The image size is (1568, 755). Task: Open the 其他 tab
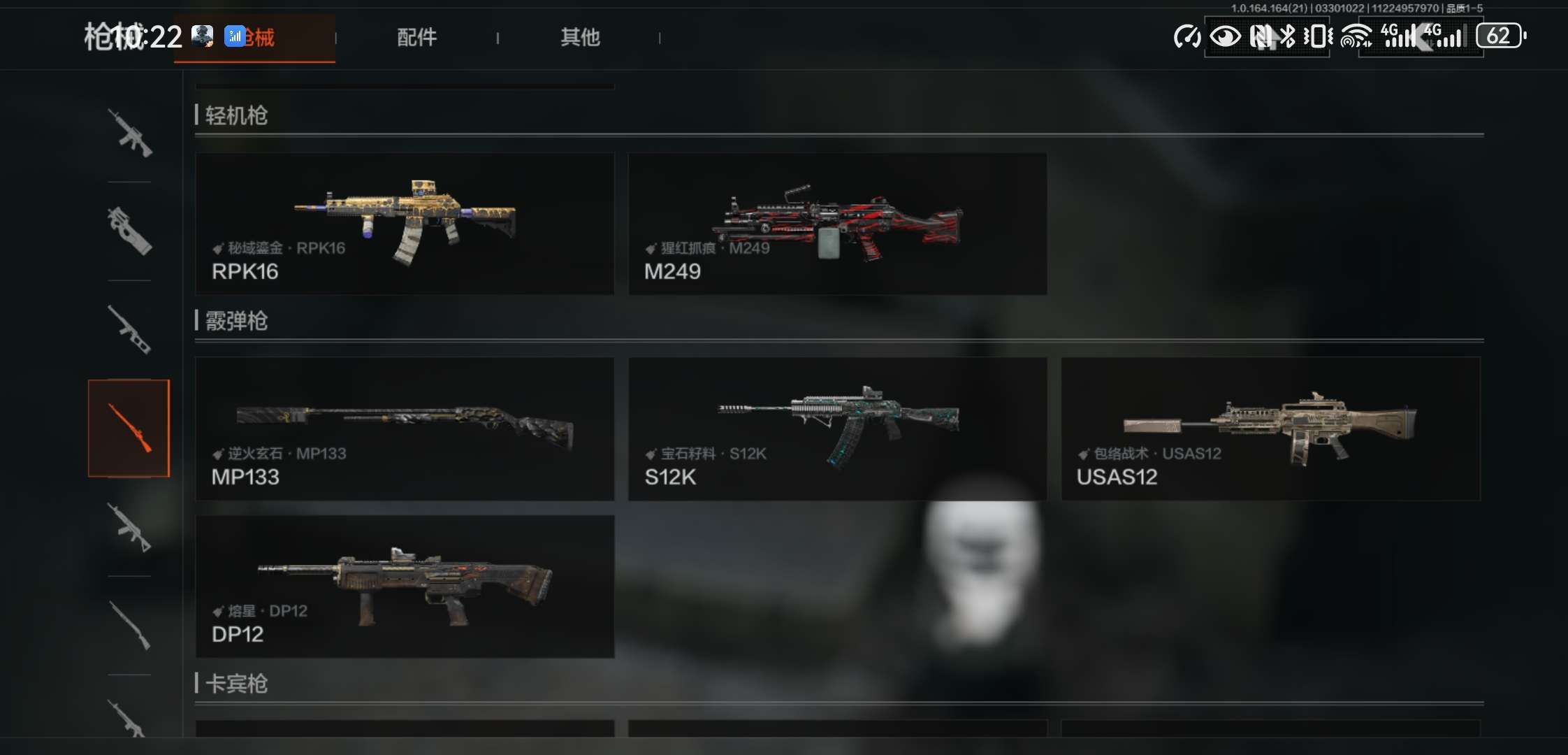[x=580, y=37]
